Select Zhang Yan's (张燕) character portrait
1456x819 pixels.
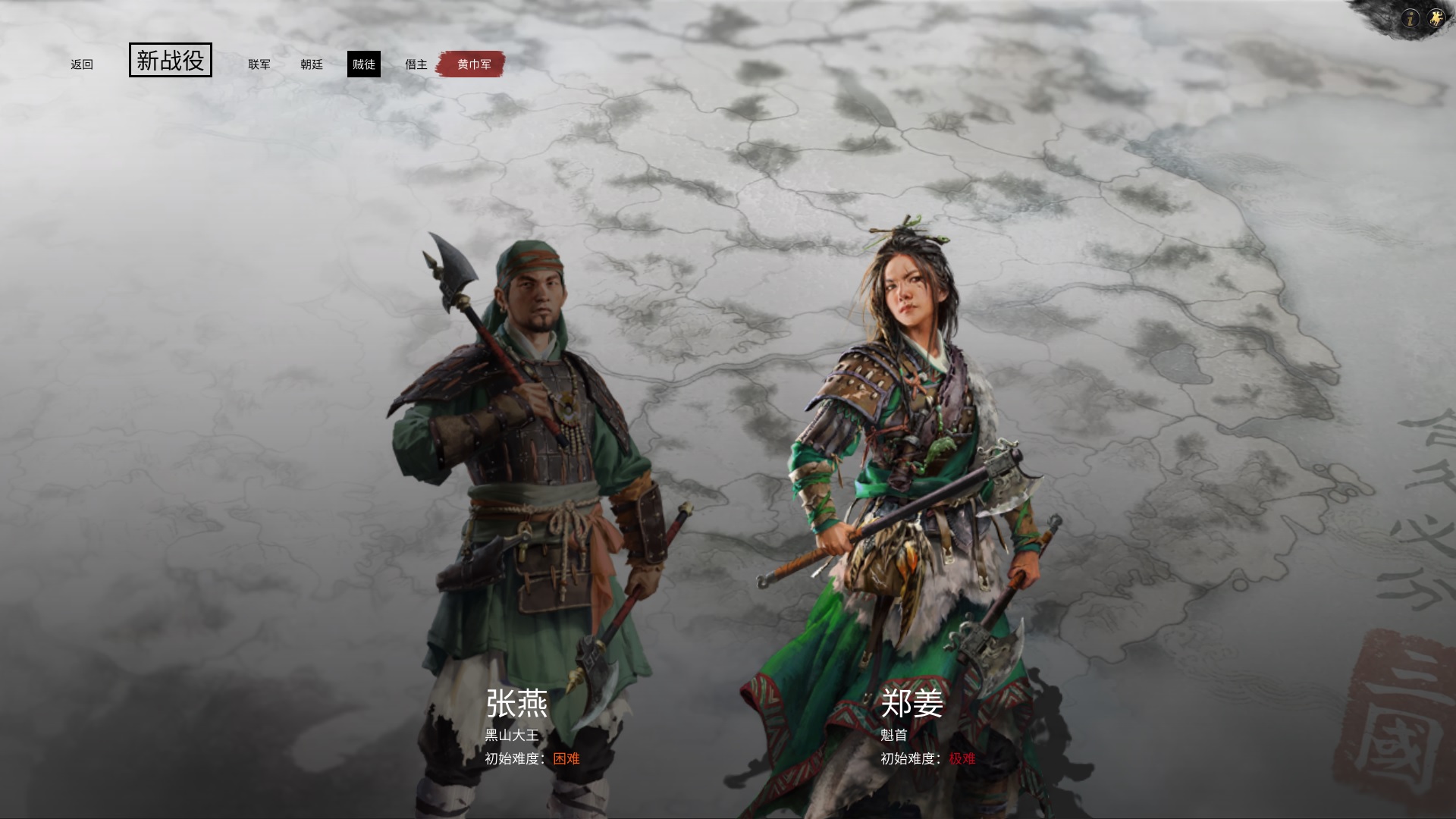(523, 455)
